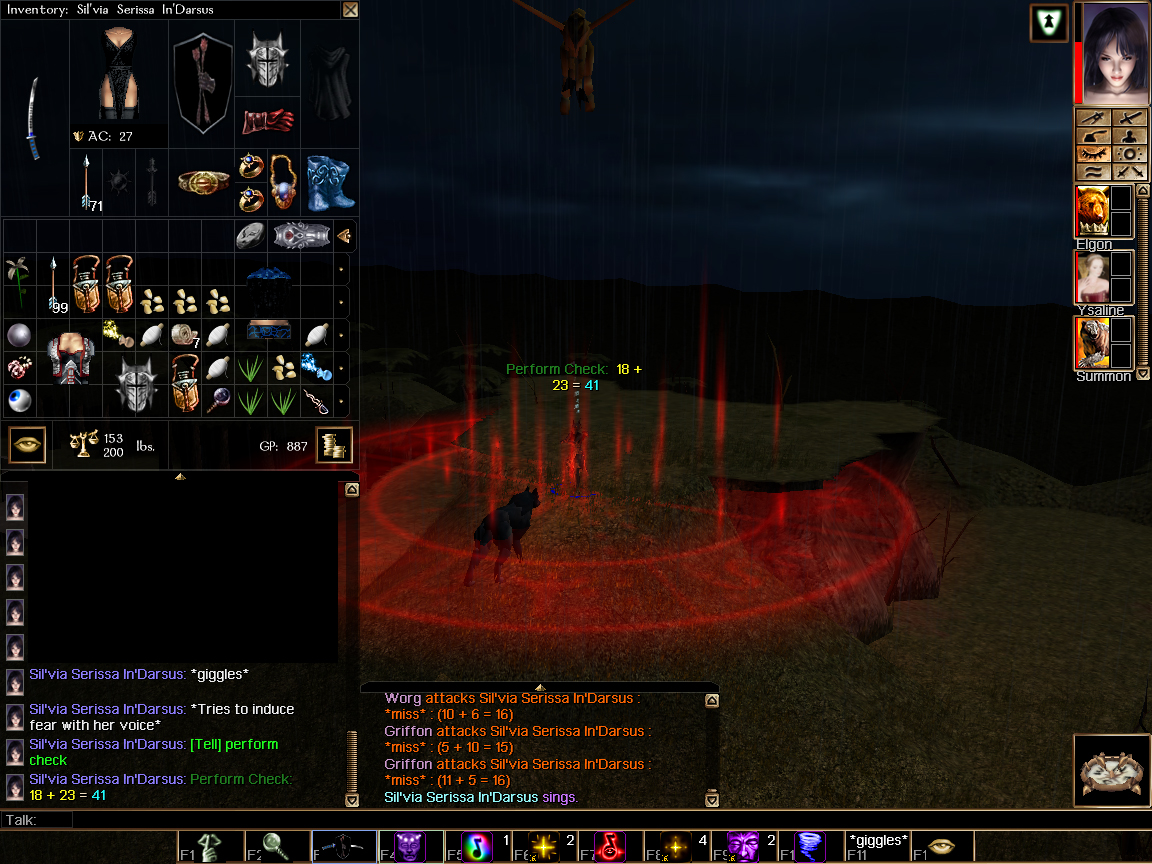
Task: Select party member Elgon's portrait
Action: tap(1092, 211)
